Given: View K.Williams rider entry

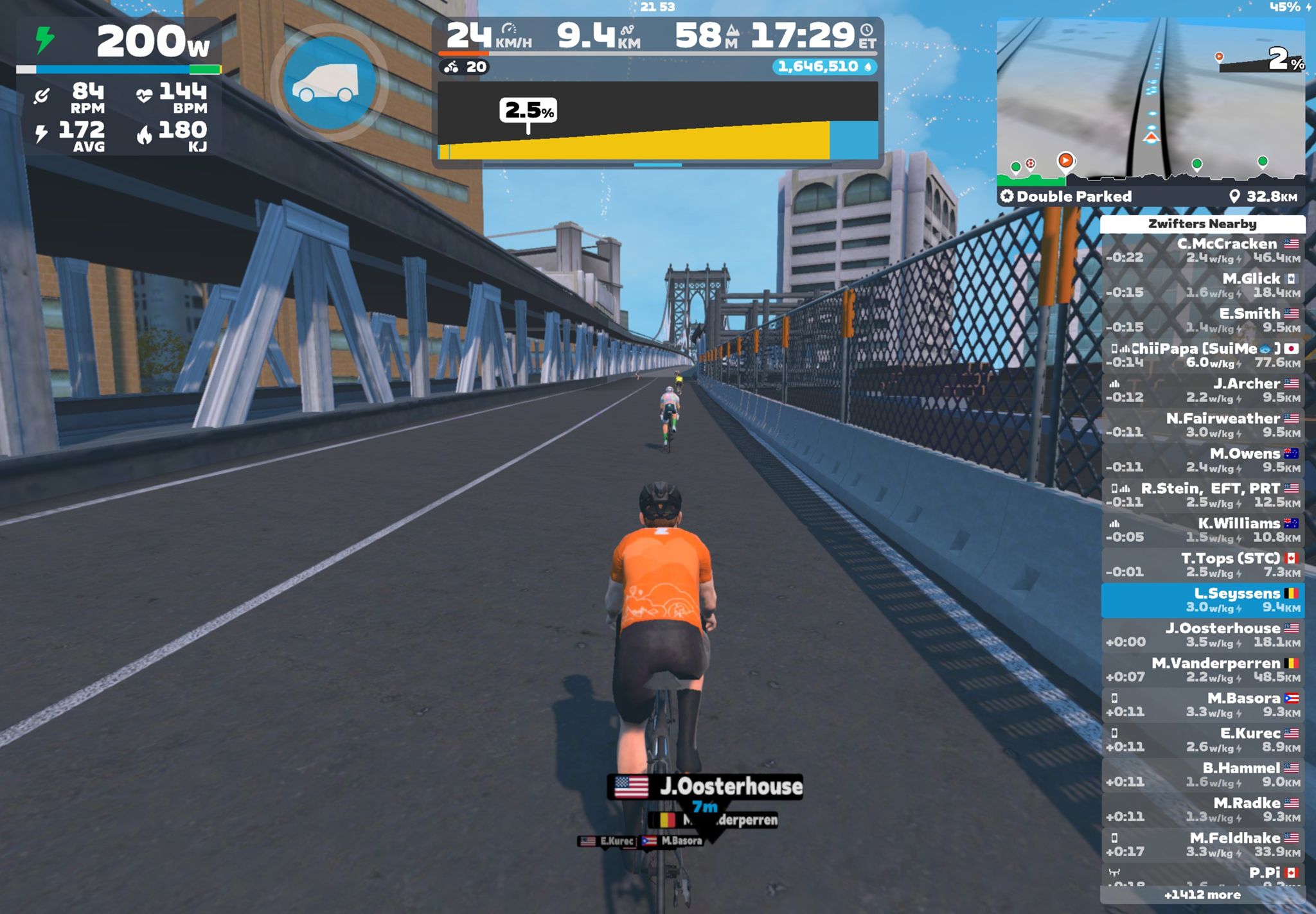Looking at the screenshot, I should click(1203, 530).
